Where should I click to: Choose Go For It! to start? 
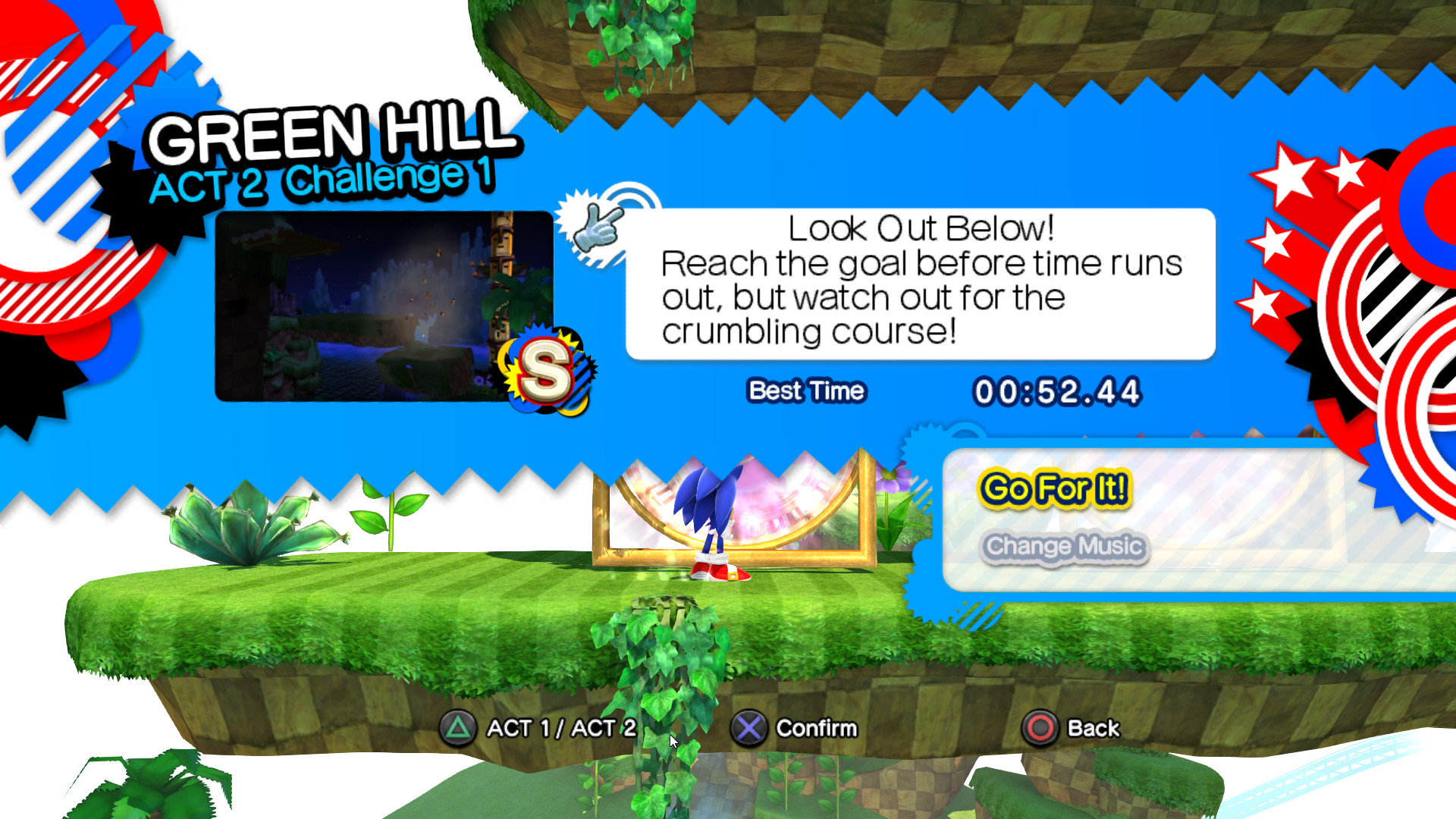point(1054,490)
